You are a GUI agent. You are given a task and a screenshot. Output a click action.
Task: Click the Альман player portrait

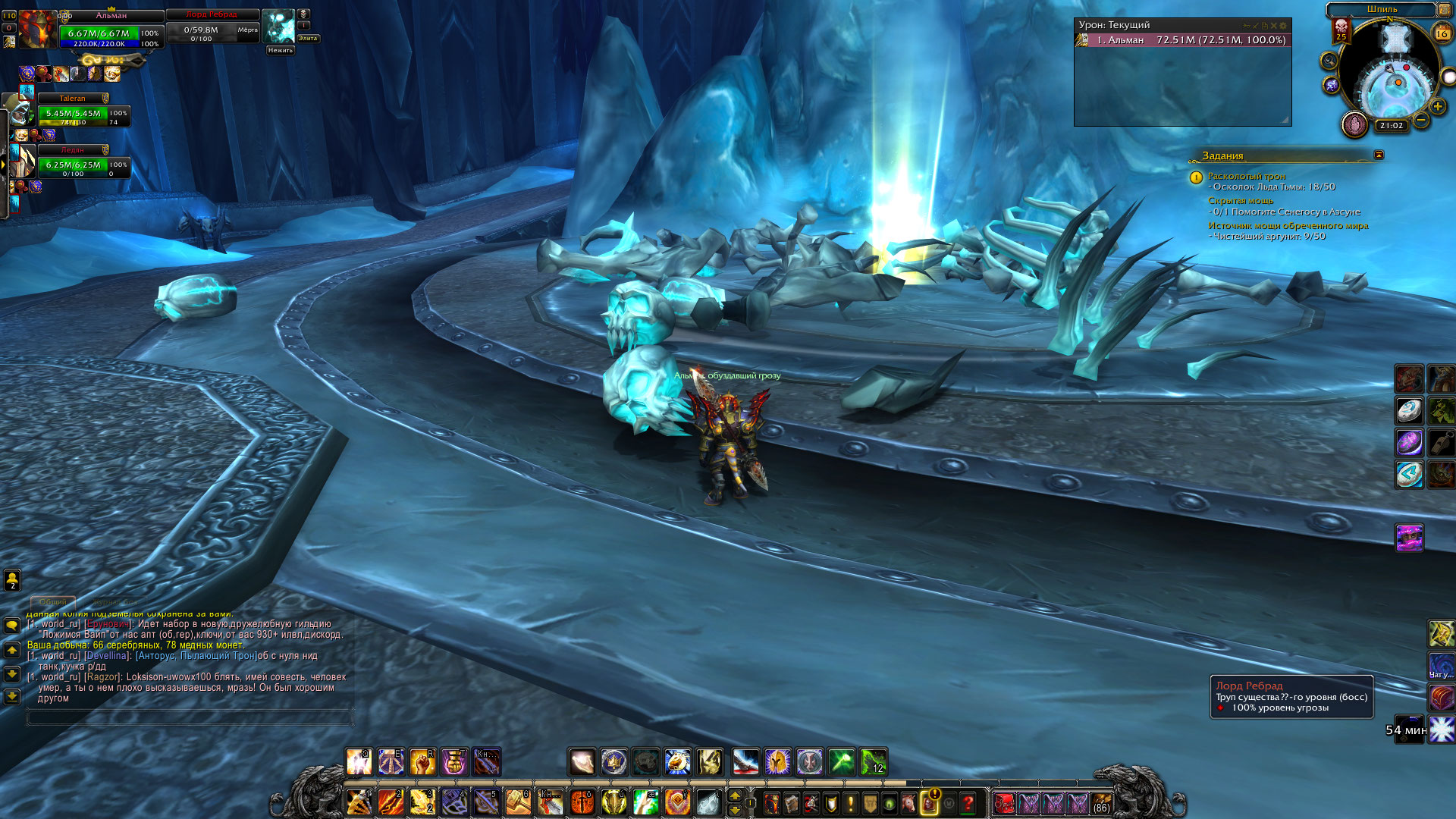pyautogui.click(x=38, y=30)
